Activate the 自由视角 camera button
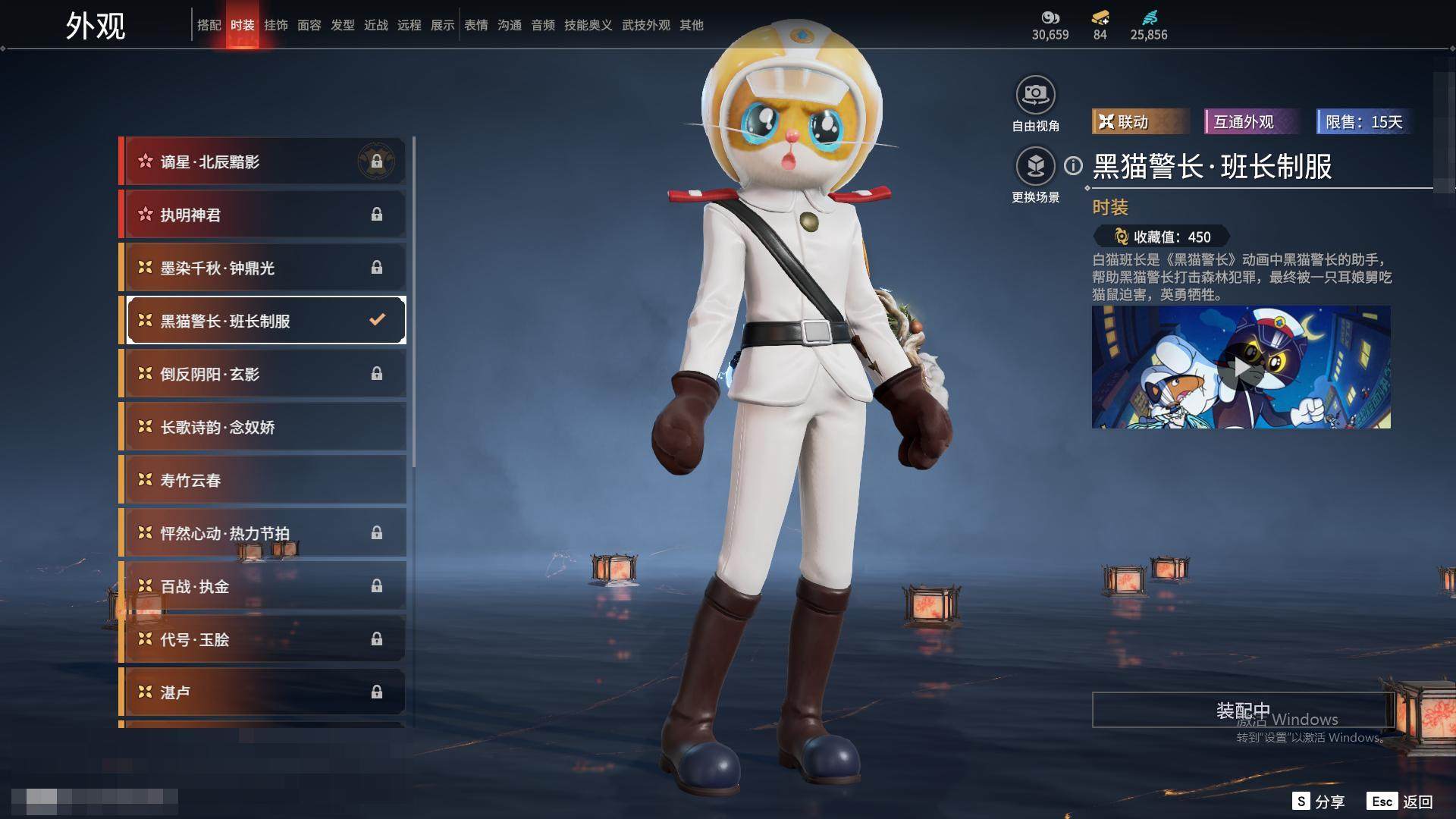 pos(1035,96)
